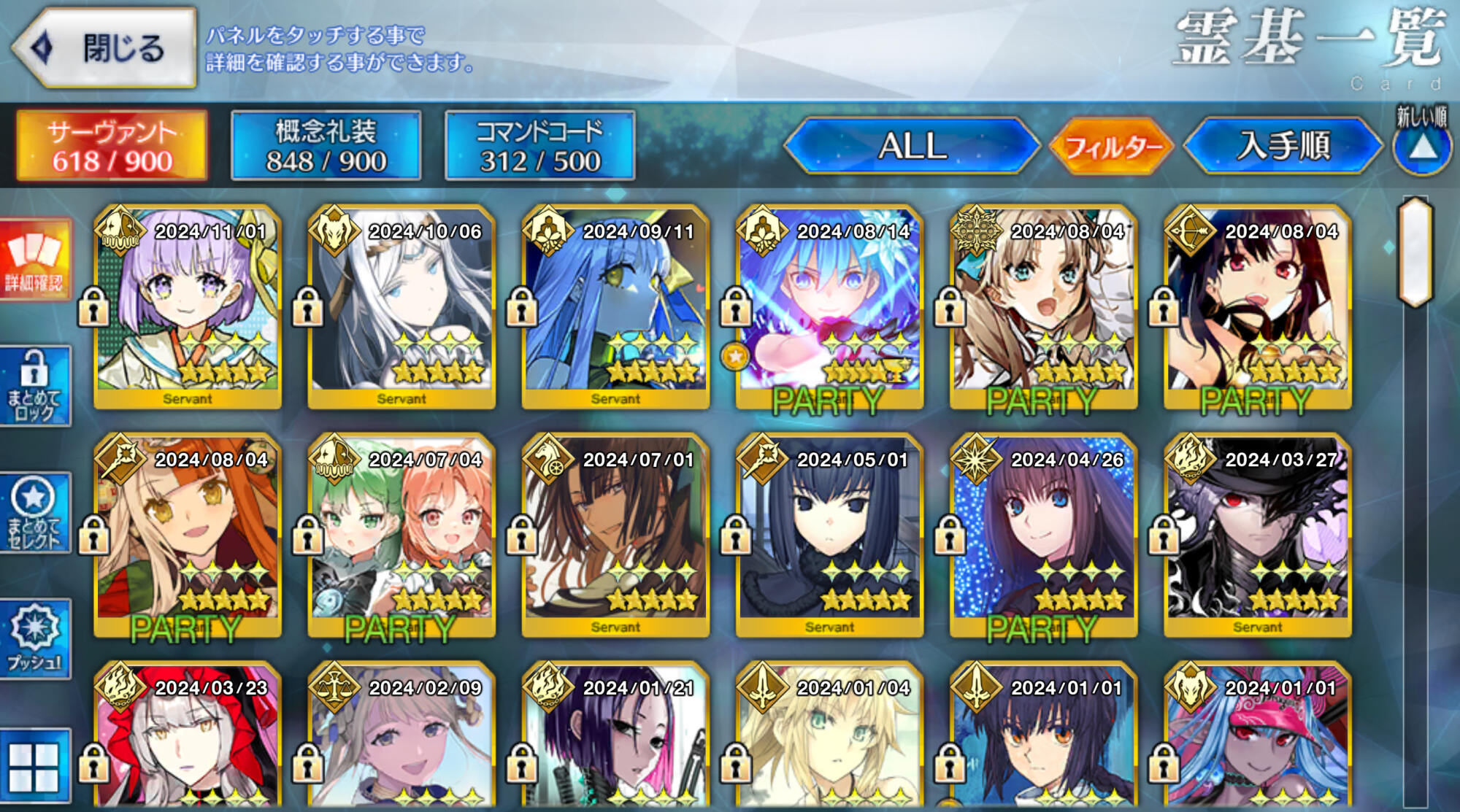1460x812 pixels.
Task: Close the card list with 閉じる
Action: point(104,48)
